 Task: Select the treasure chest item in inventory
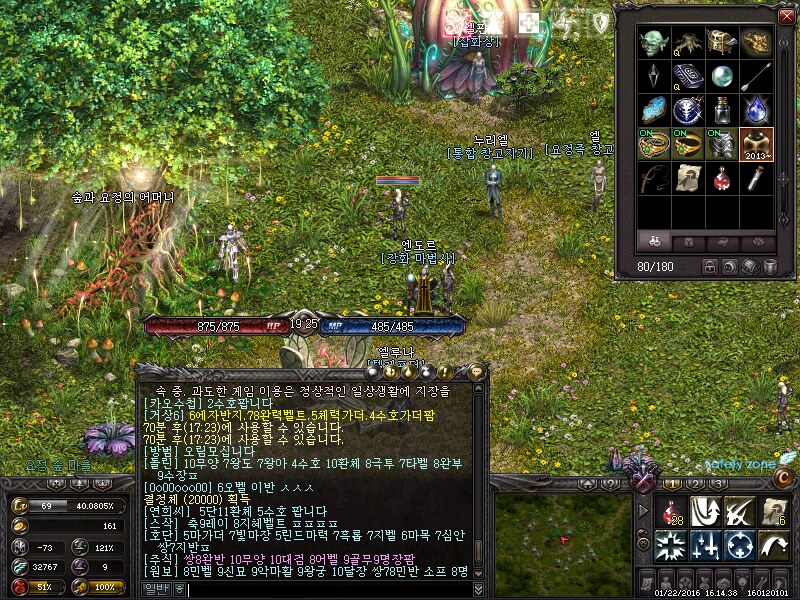[x=721, y=41]
